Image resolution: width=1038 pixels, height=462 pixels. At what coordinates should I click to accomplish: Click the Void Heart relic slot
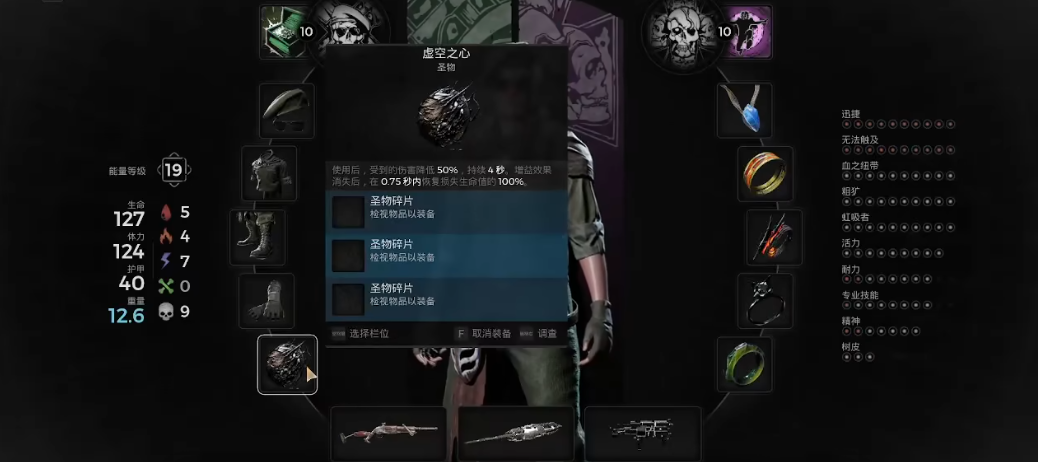click(288, 364)
